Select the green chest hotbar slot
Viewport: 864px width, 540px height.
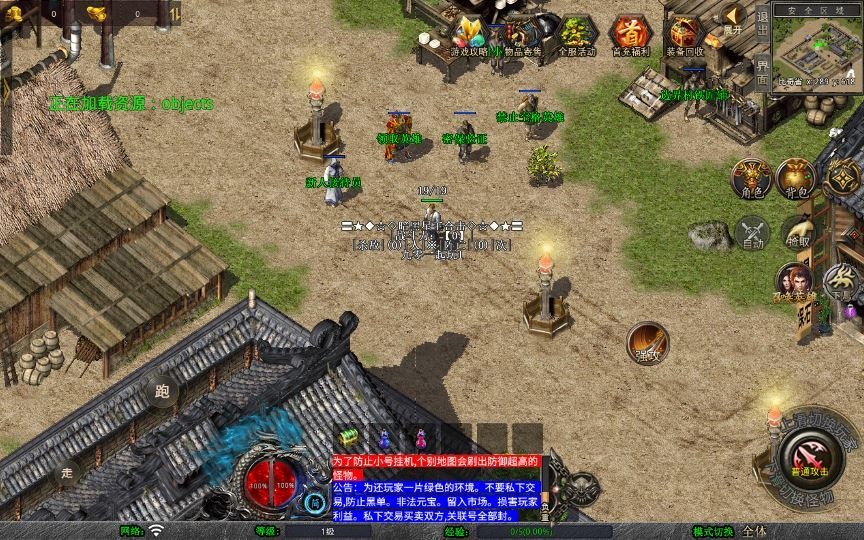[348, 437]
